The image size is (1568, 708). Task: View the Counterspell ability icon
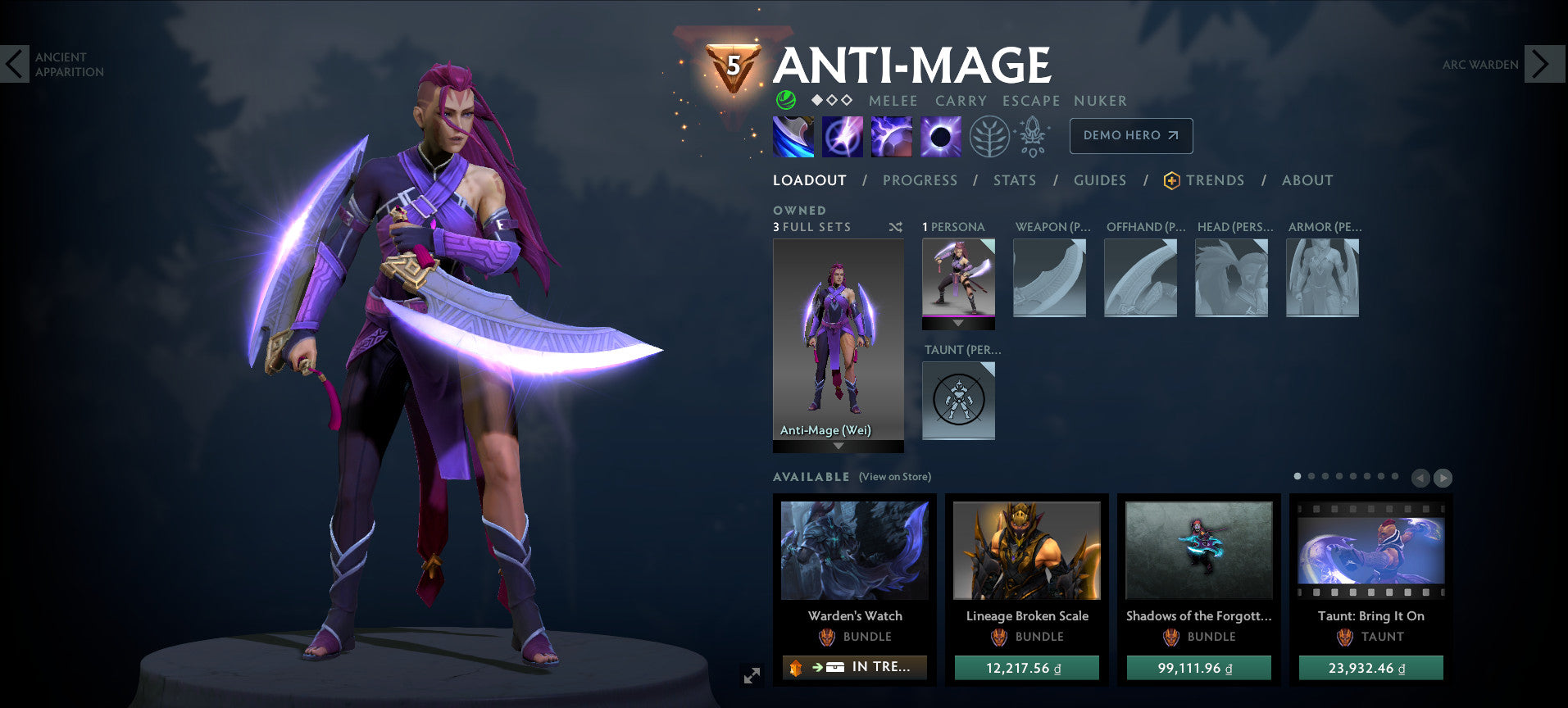893,136
